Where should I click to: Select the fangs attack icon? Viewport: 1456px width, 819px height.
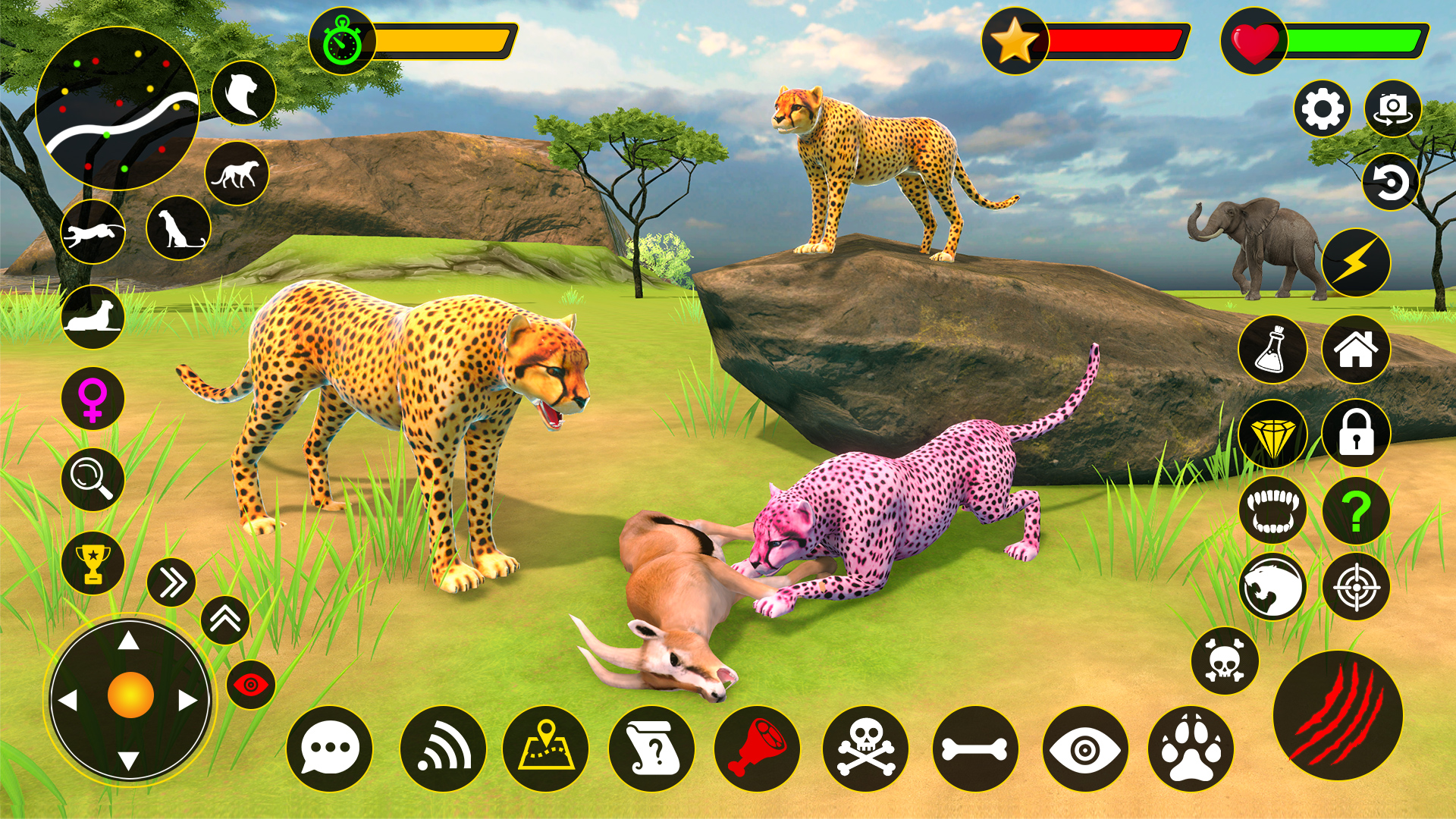click(1274, 511)
